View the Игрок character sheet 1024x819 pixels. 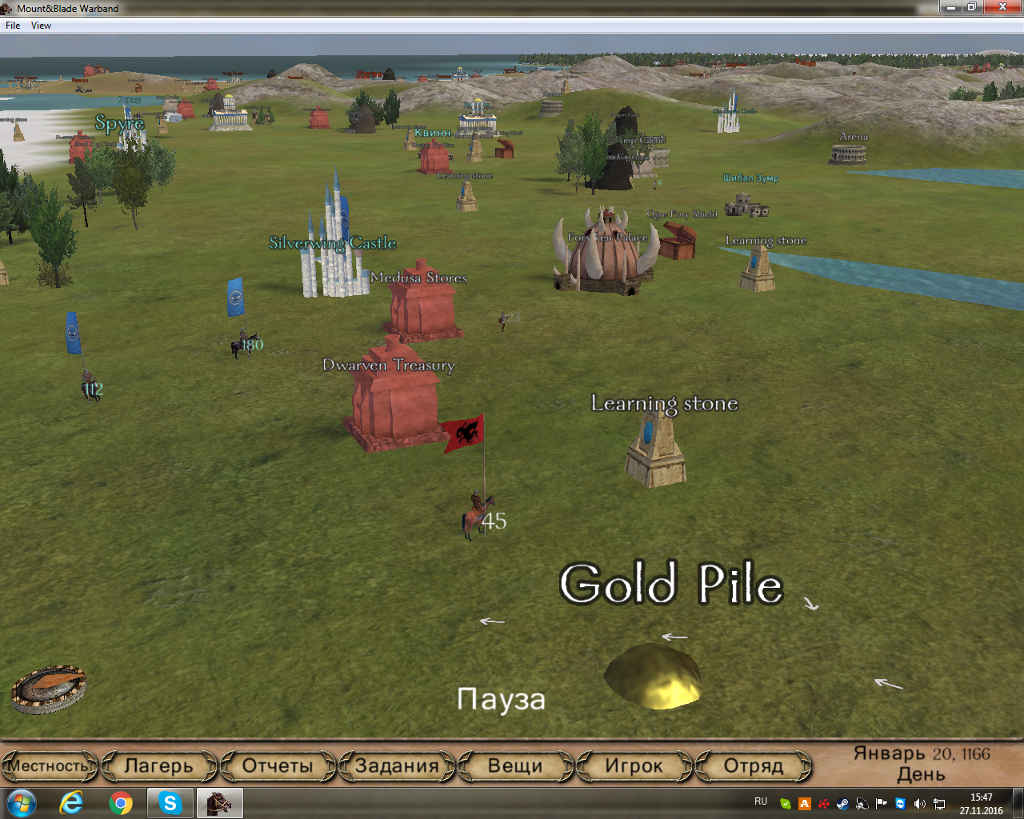pos(634,767)
